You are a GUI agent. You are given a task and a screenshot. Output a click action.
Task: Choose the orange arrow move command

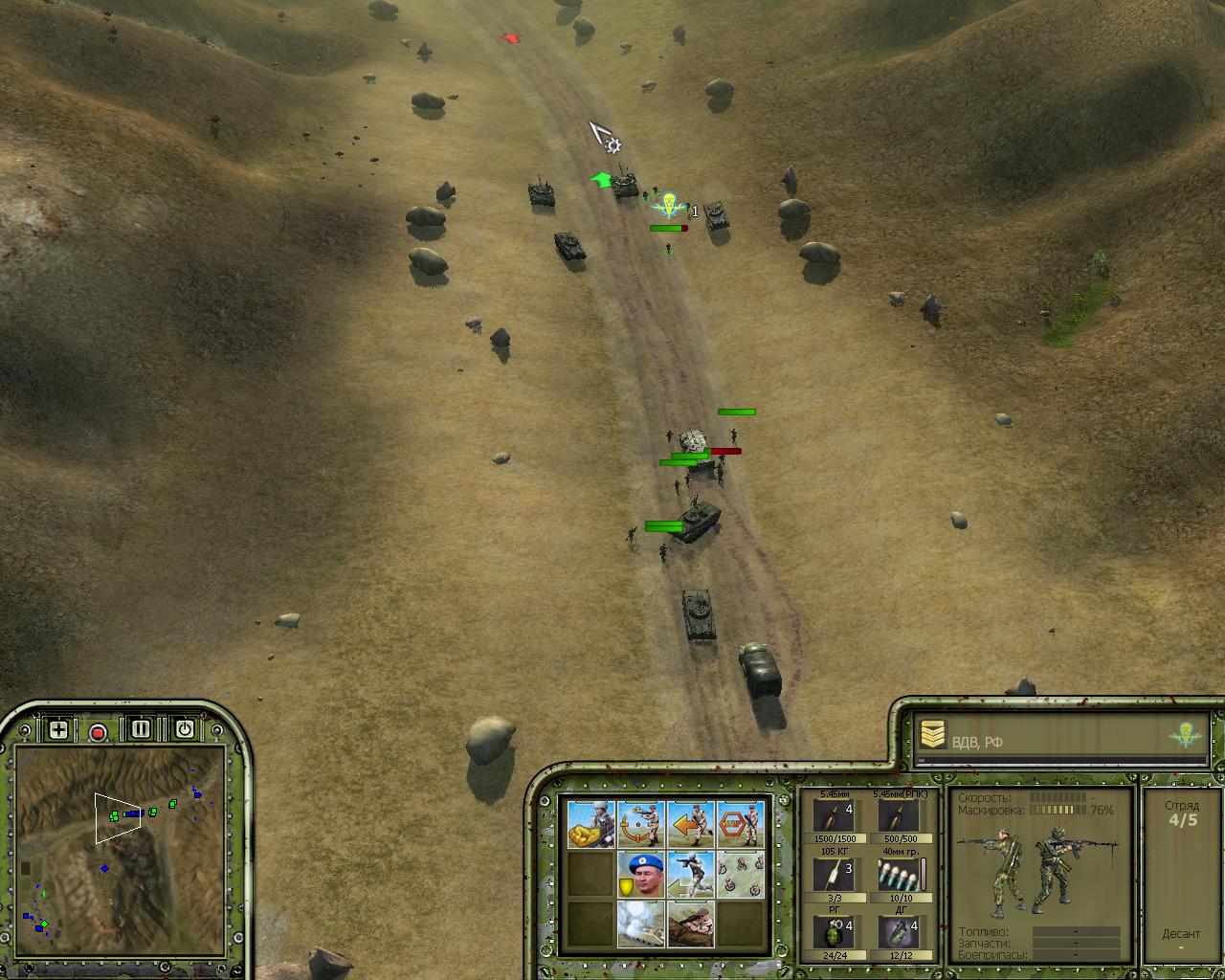click(x=691, y=825)
